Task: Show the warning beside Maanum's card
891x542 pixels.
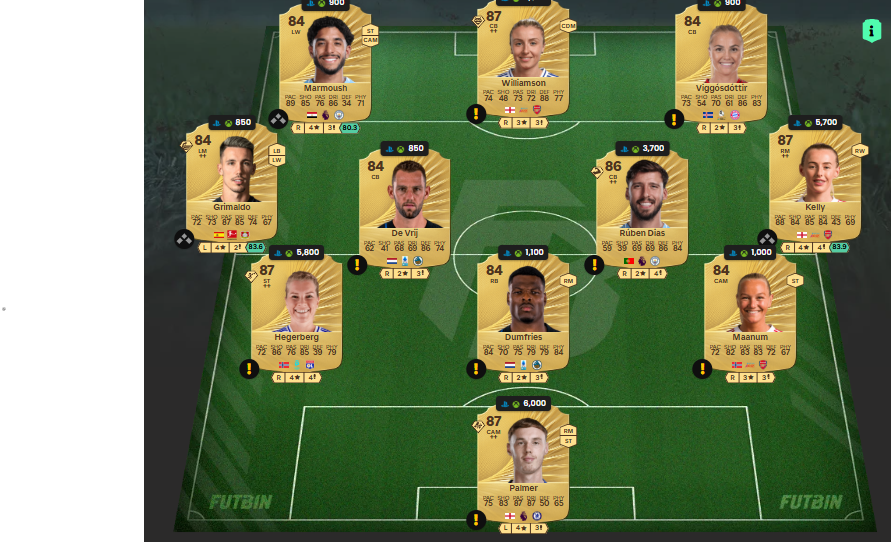Action: click(x=703, y=369)
